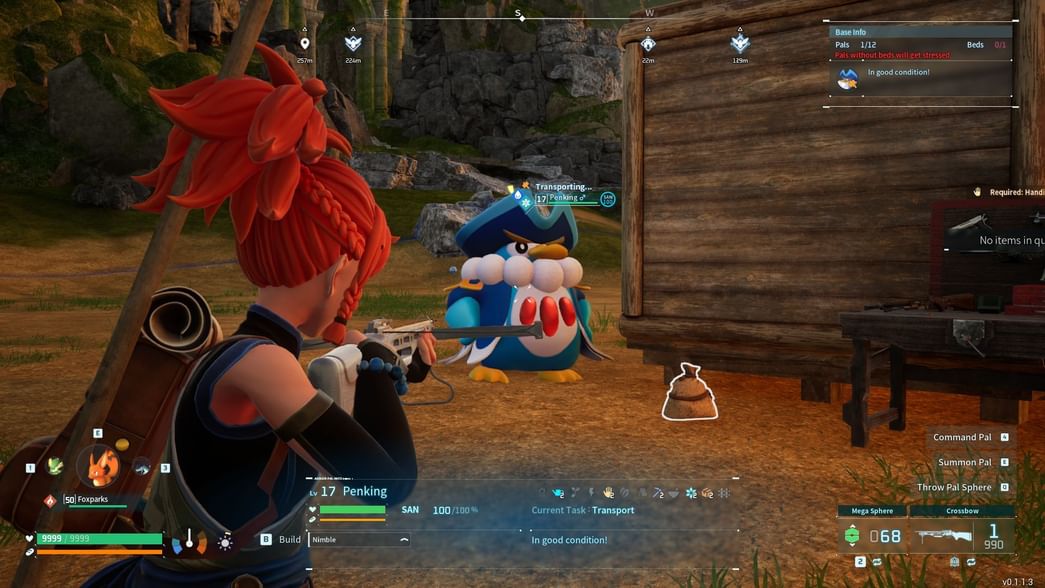Select the 257m location pin on compass
Screen dimensions: 1045x588
coord(304,44)
